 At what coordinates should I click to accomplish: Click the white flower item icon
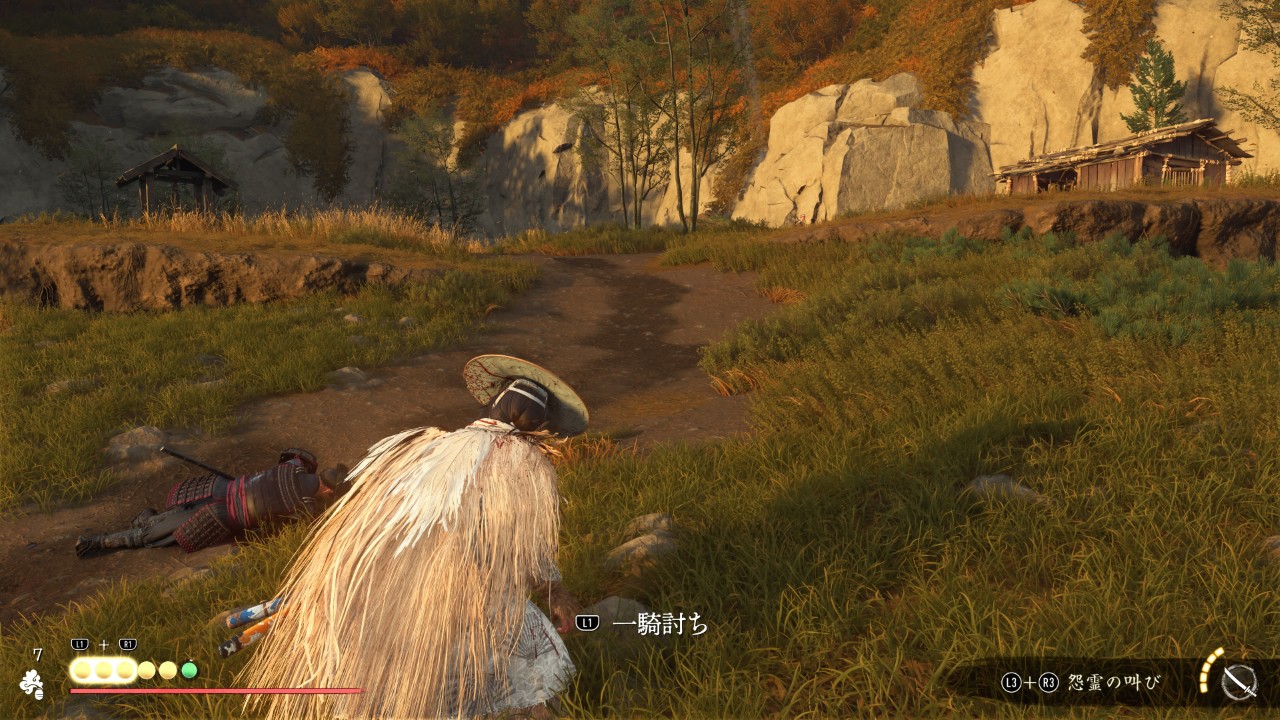[32, 684]
